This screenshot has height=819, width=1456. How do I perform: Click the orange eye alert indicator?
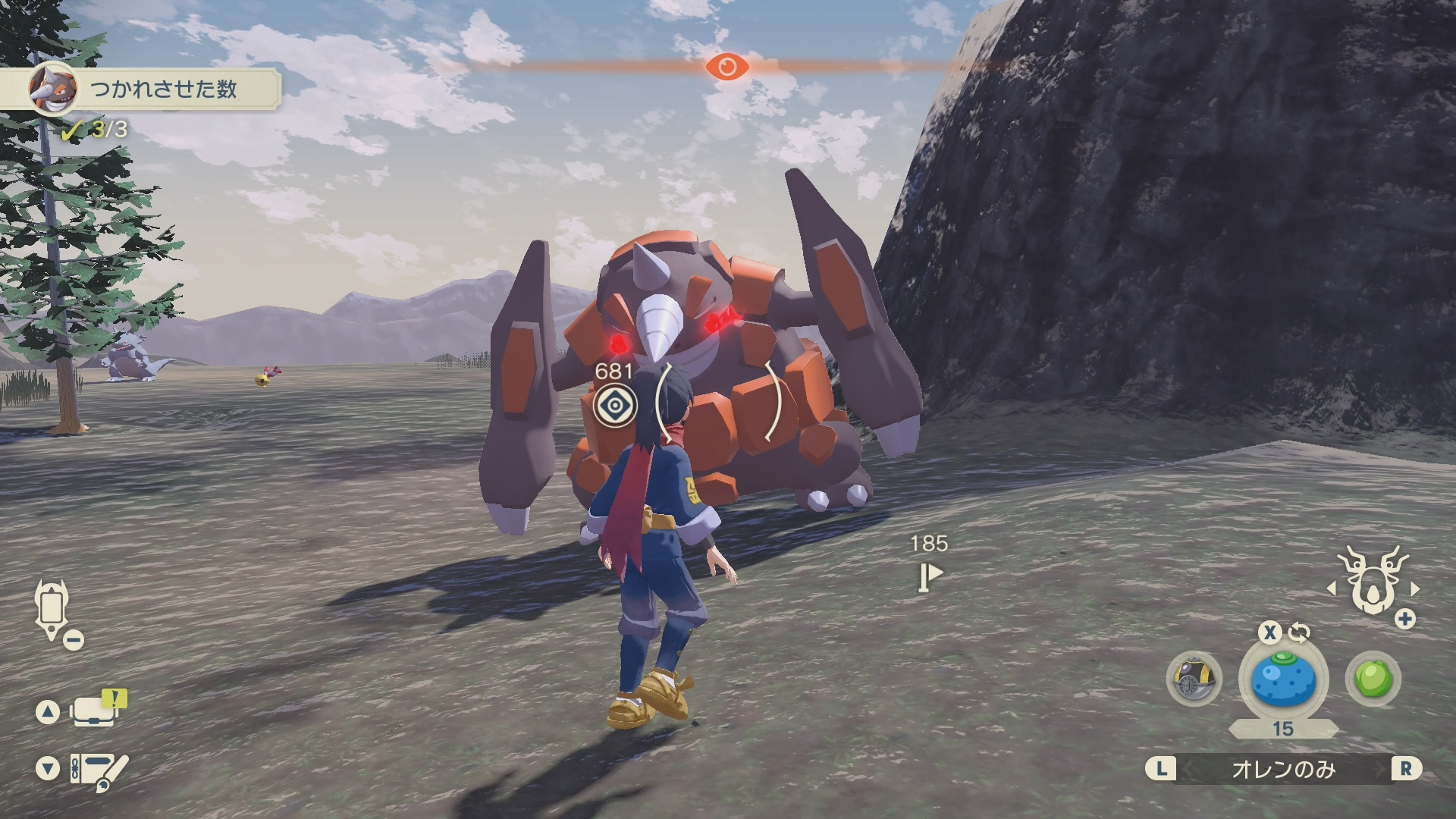point(726,67)
